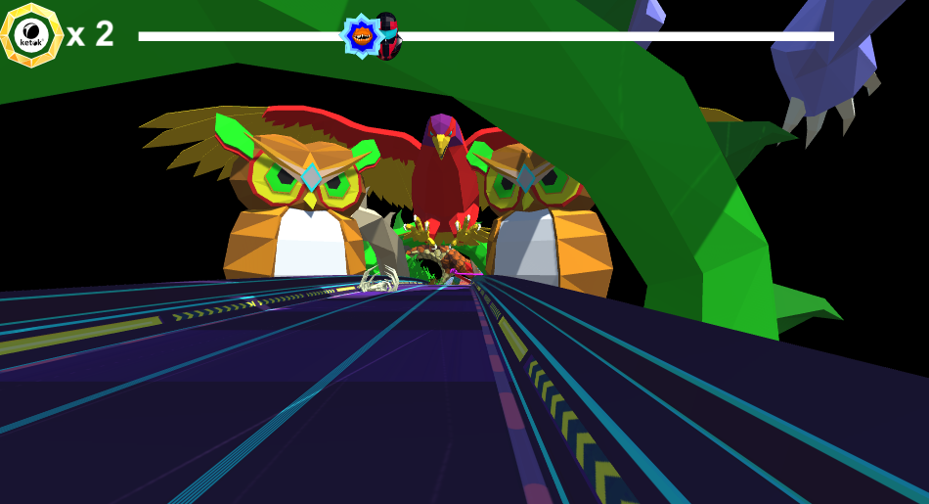Click the blue star marker on the progress bar
Screen dimensions: 929x504
click(x=362, y=36)
